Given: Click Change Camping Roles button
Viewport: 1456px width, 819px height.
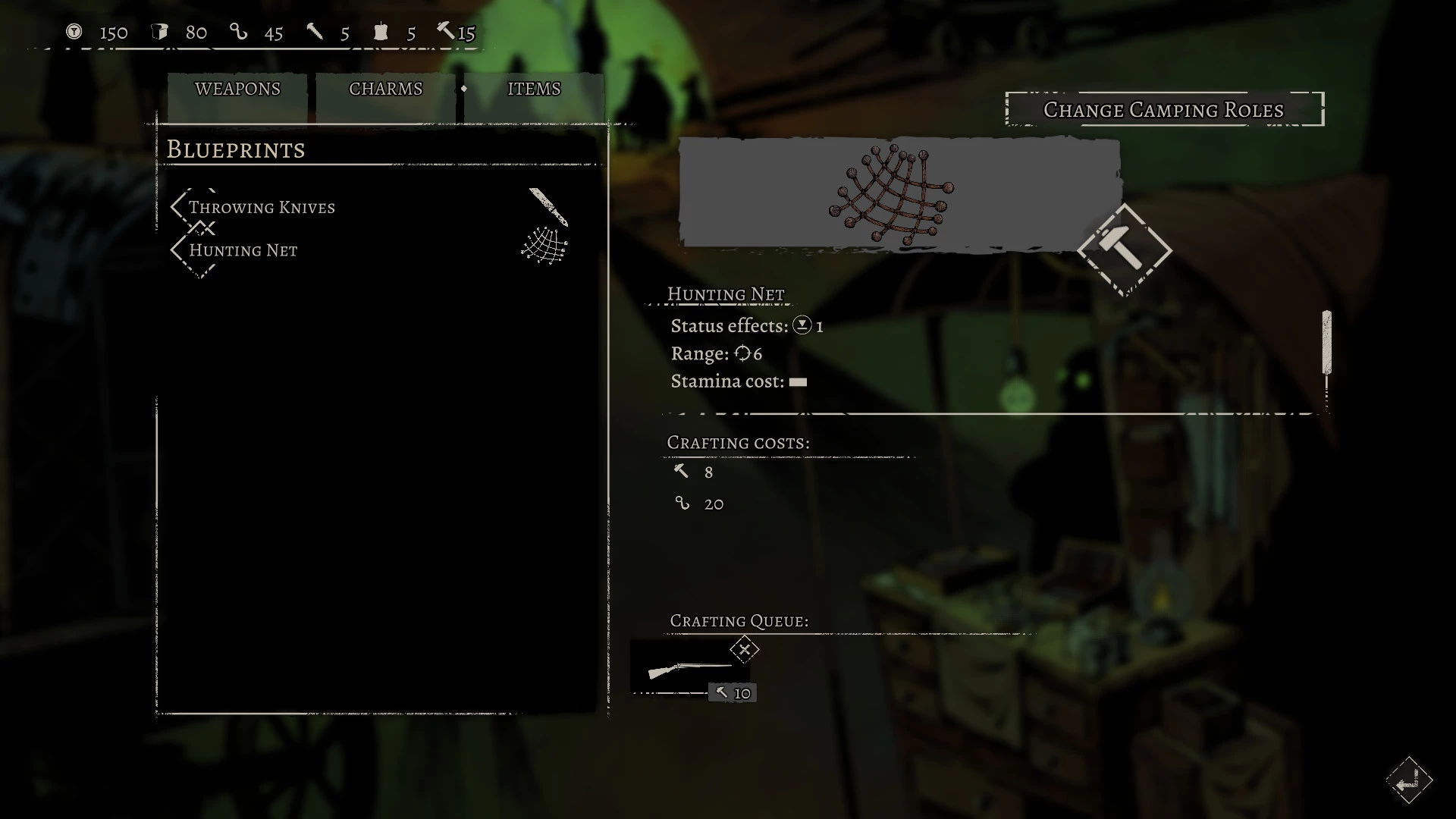Looking at the screenshot, I should click(x=1164, y=110).
